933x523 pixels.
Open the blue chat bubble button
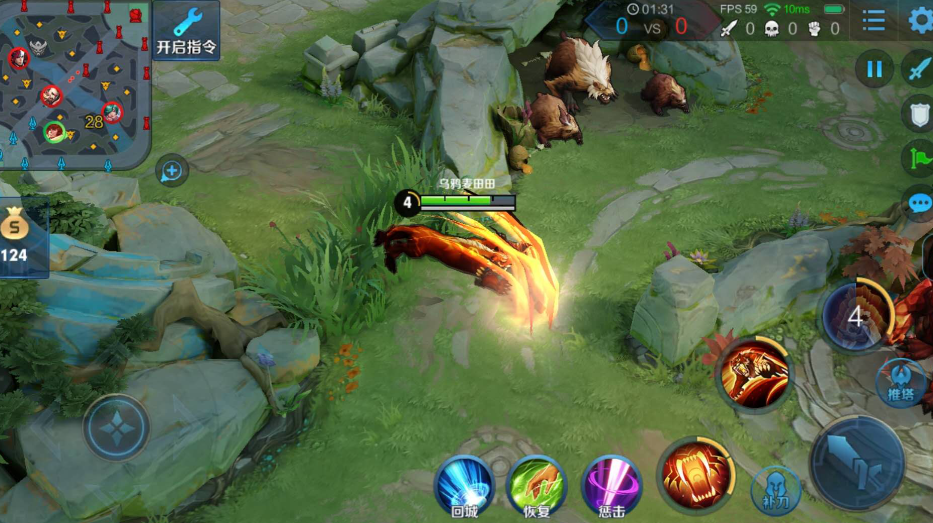coord(919,202)
